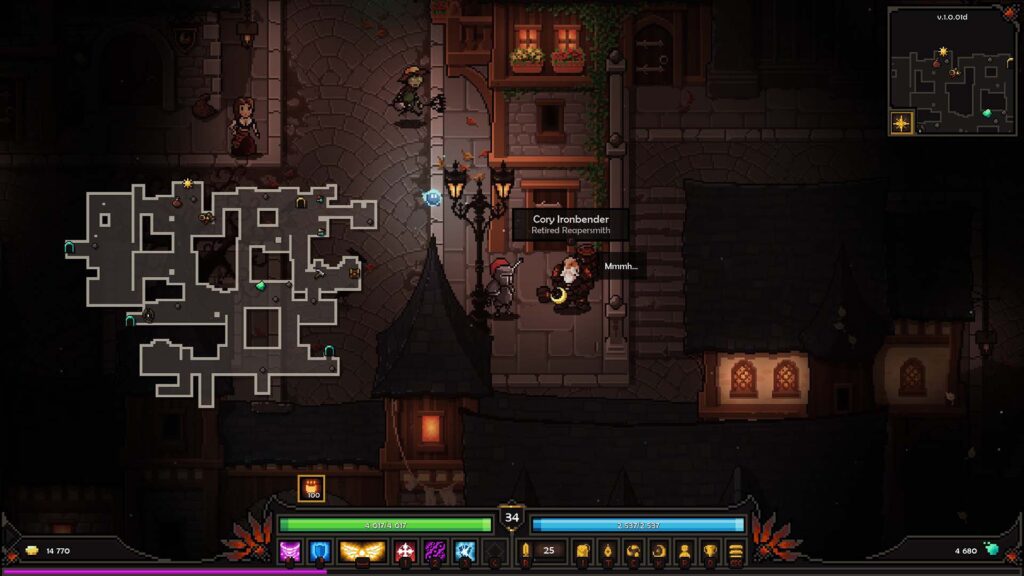Use the blue ice burst ability

click(464, 550)
